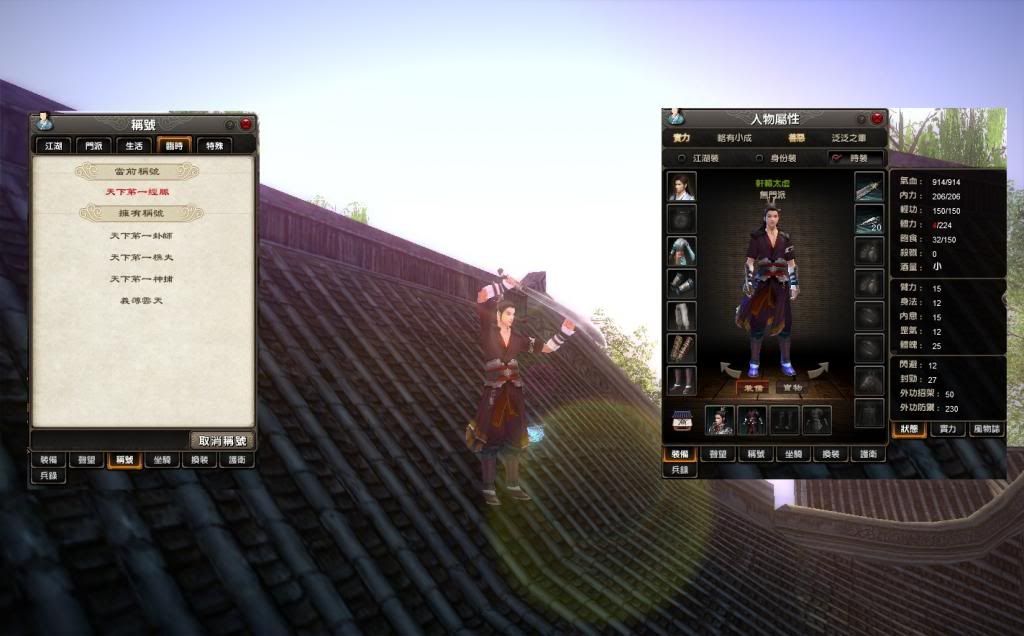
Task: Open 坐騎 tab in character window
Action: click(794, 454)
